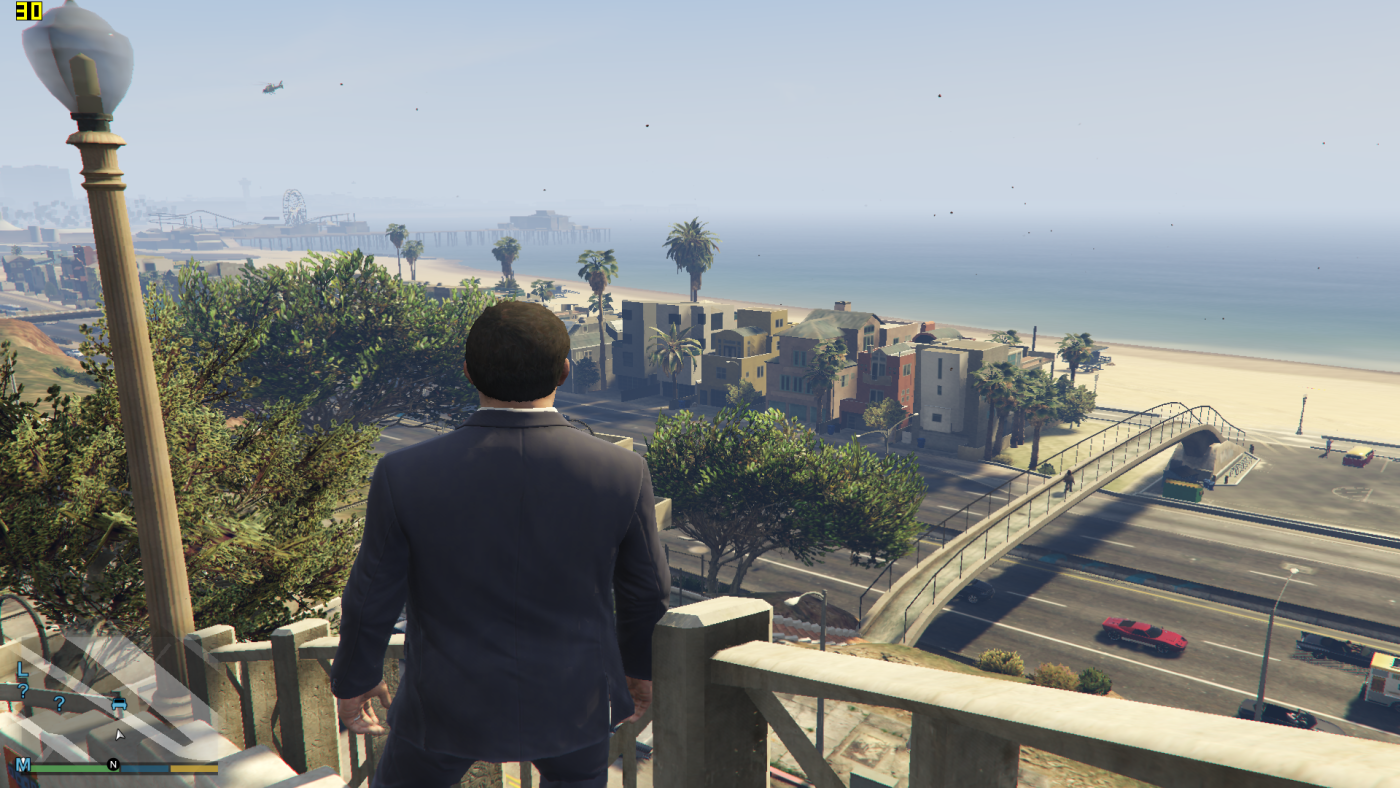
Task: Select the question mark blip beside the car
Action: pos(59,703)
